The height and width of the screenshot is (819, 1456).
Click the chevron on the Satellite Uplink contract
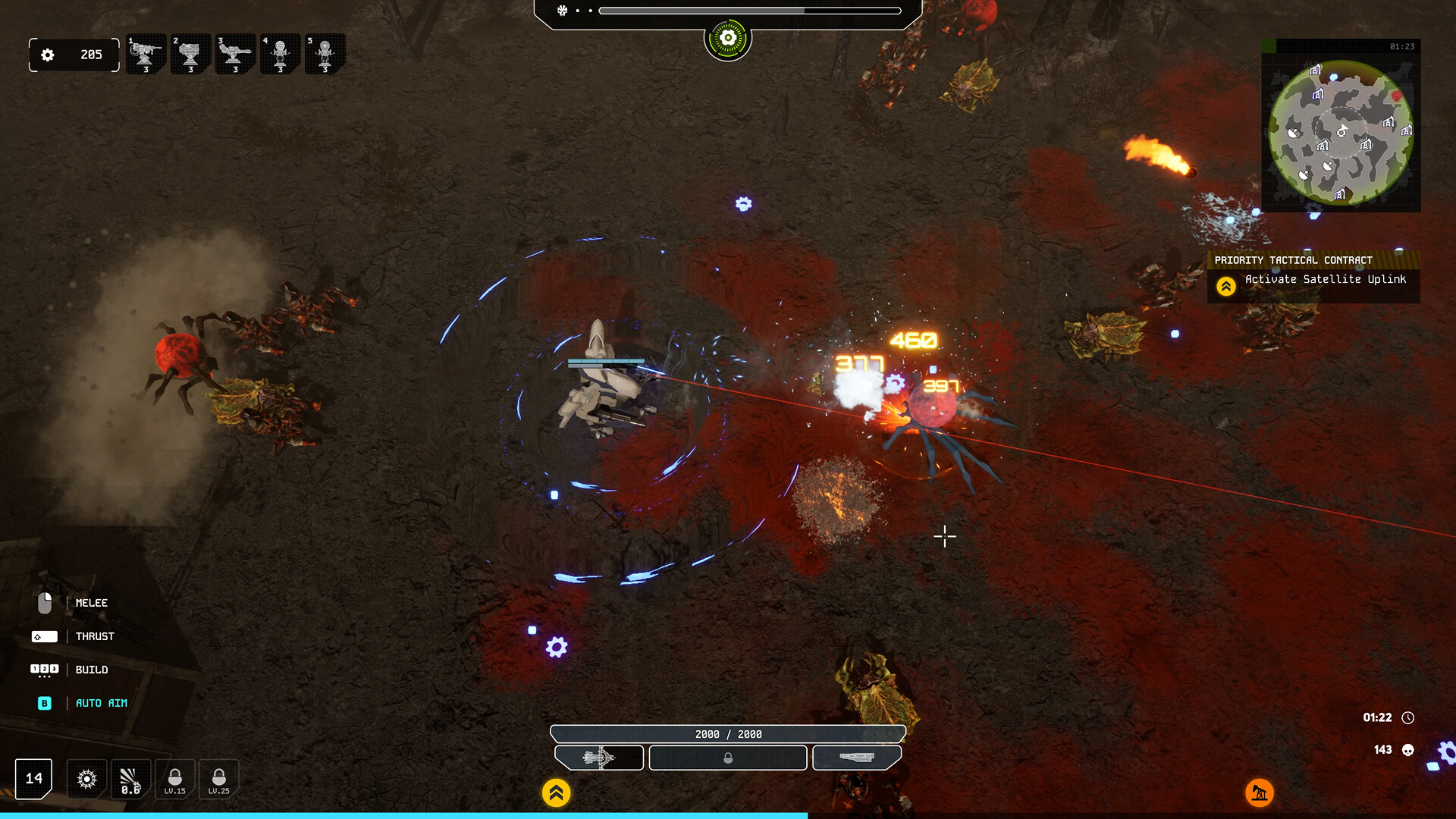1226,287
